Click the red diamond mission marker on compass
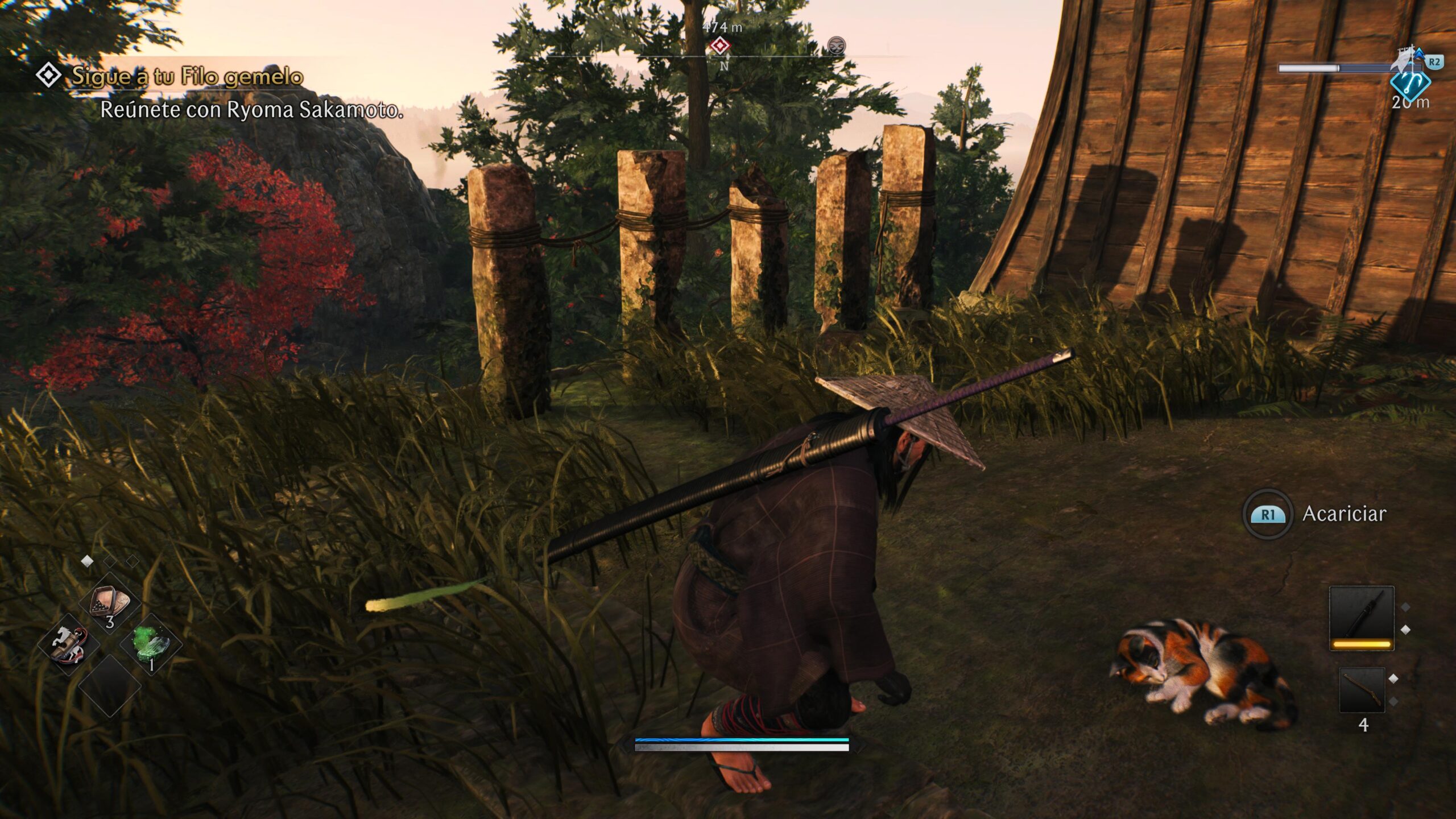Screen dimensions: 1456x819 (x=721, y=45)
